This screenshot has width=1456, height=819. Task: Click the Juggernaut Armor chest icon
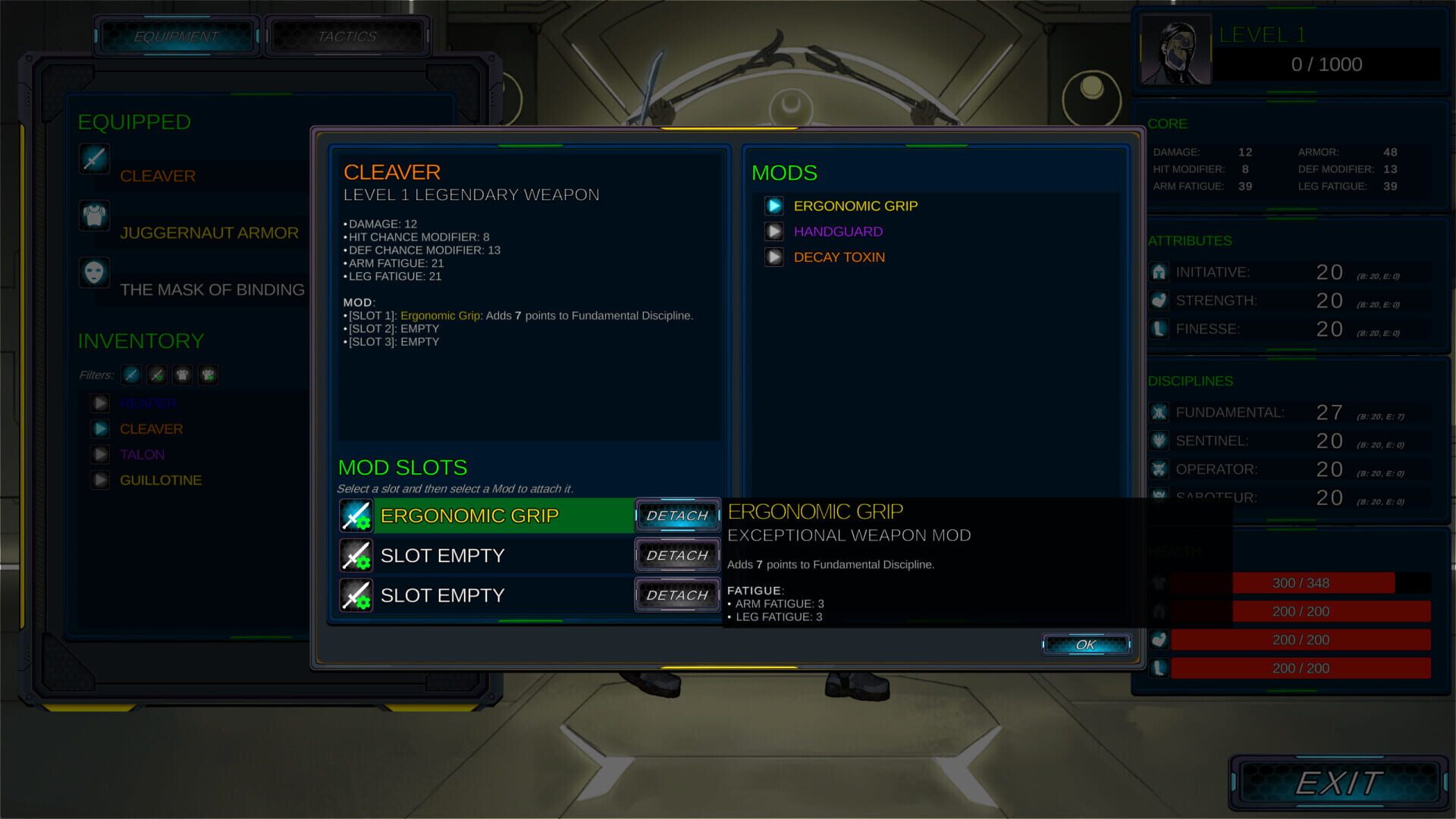pyautogui.click(x=94, y=217)
